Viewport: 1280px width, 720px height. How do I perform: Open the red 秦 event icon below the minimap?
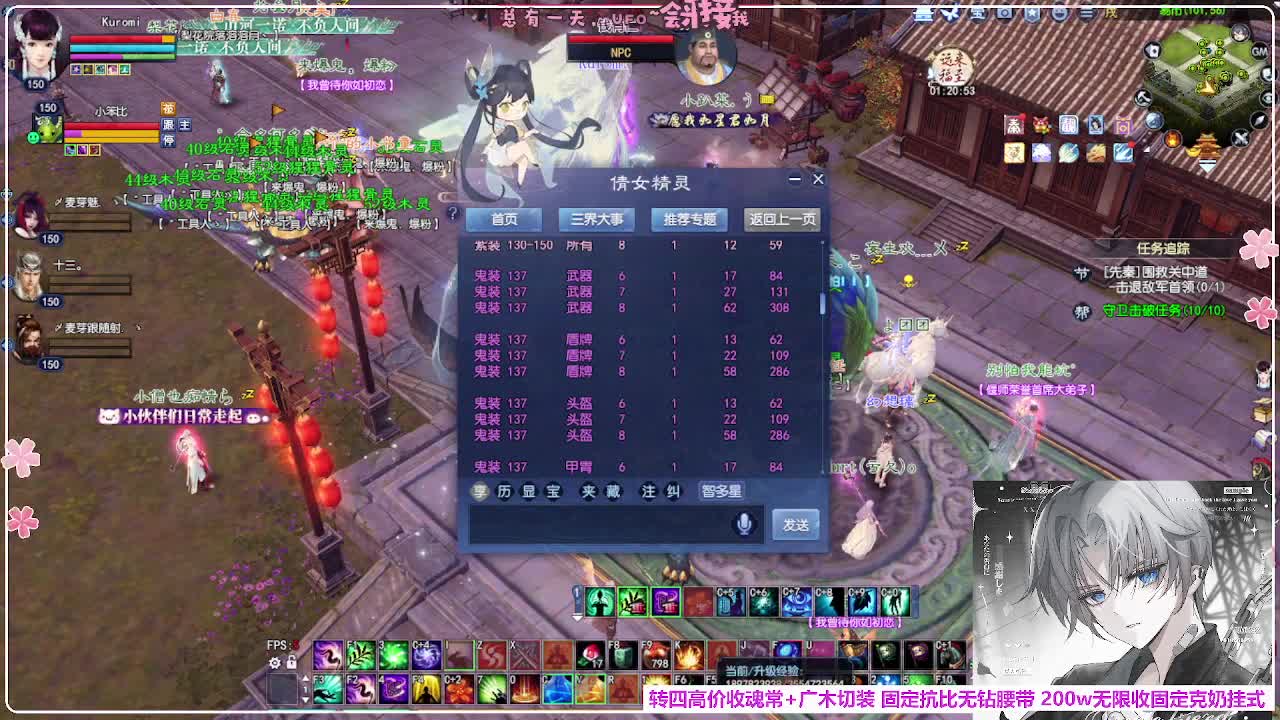1014,124
